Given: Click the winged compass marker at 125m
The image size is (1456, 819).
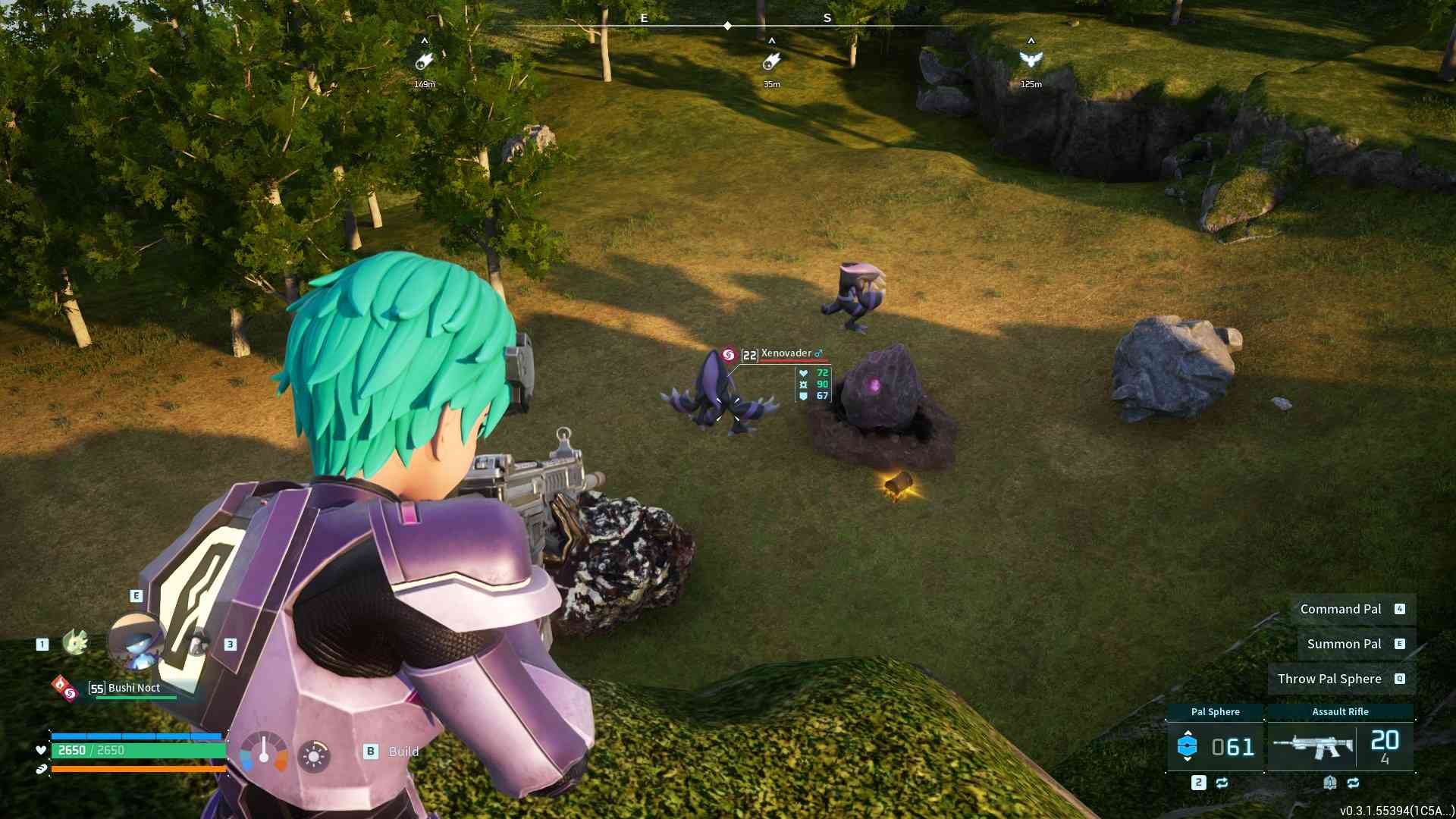Looking at the screenshot, I should pos(1031,60).
